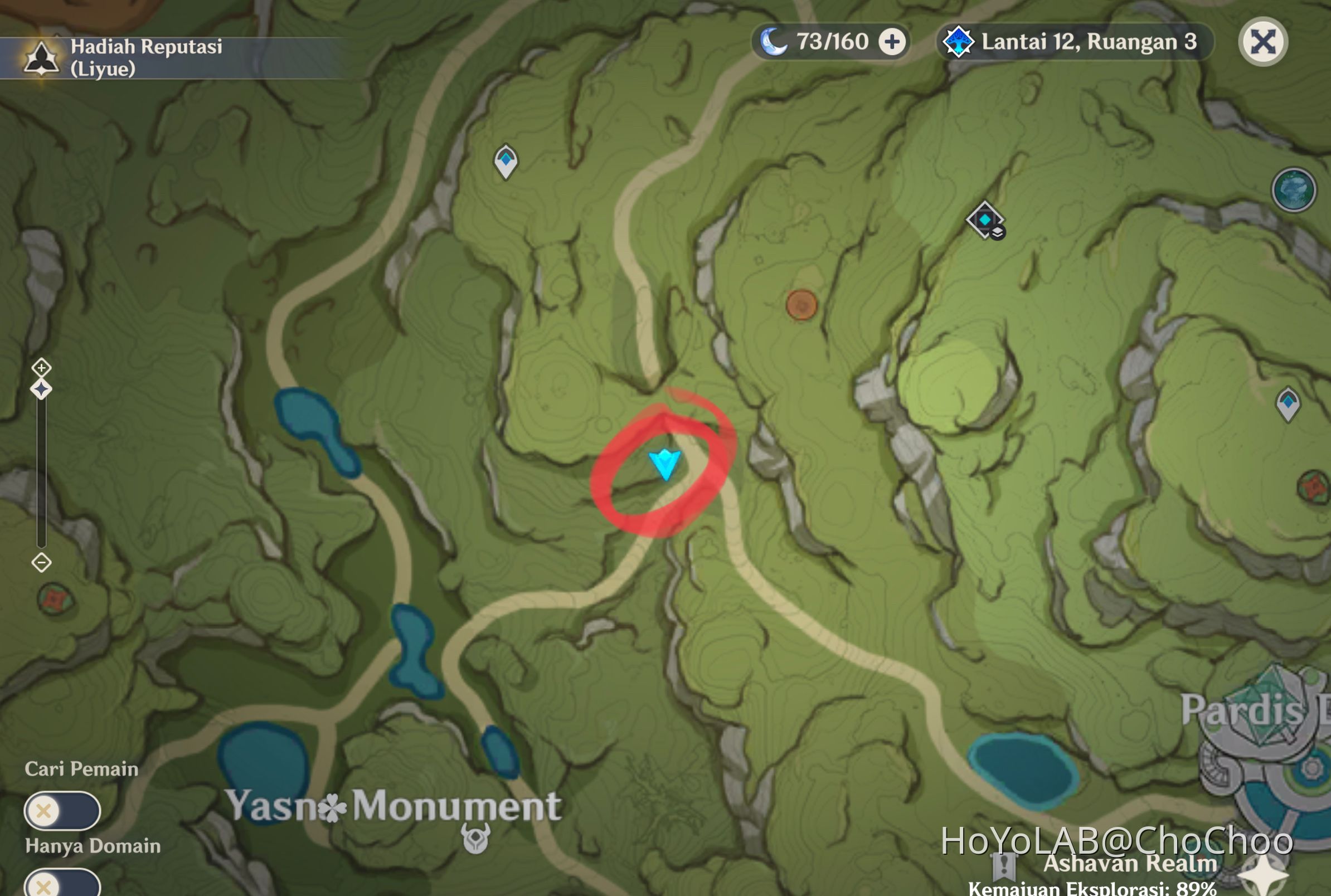Viewport: 1331px width, 896px height.
Task: Click the plus button next to 73/160
Action: (x=893, y=41)
